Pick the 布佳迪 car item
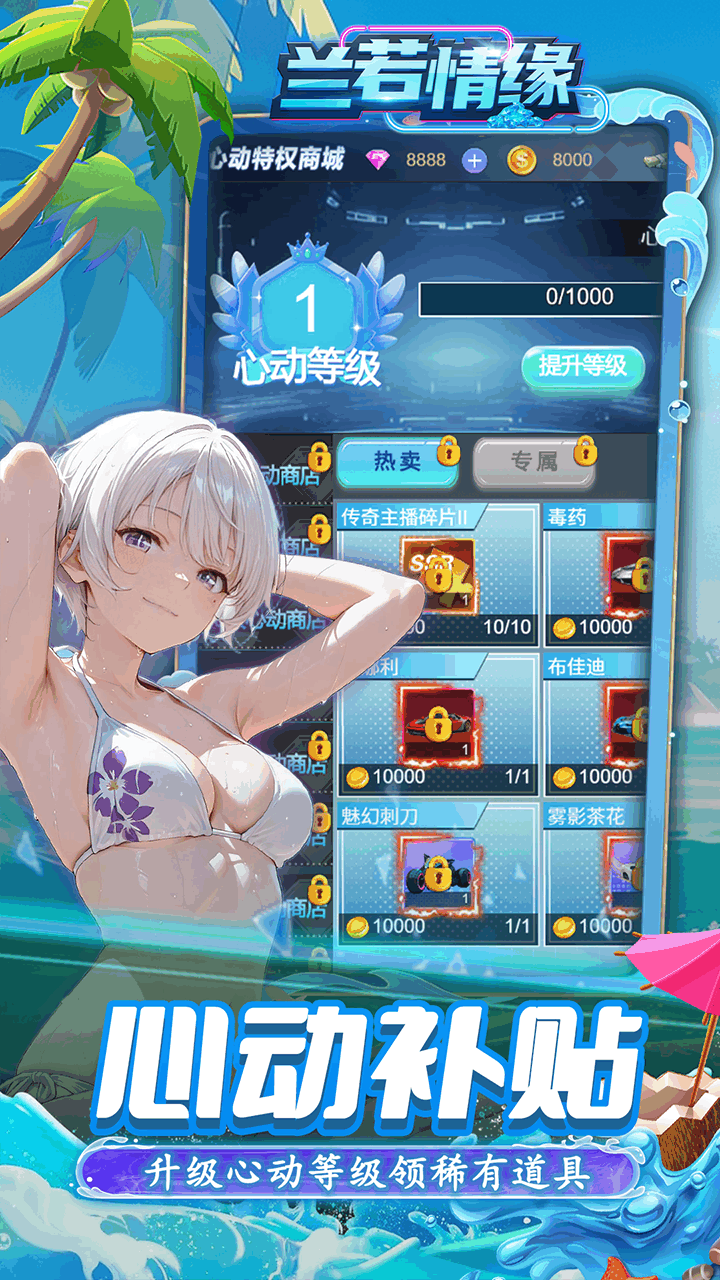The width and height of the screenshot is (720, 1280). pos(600,723)
